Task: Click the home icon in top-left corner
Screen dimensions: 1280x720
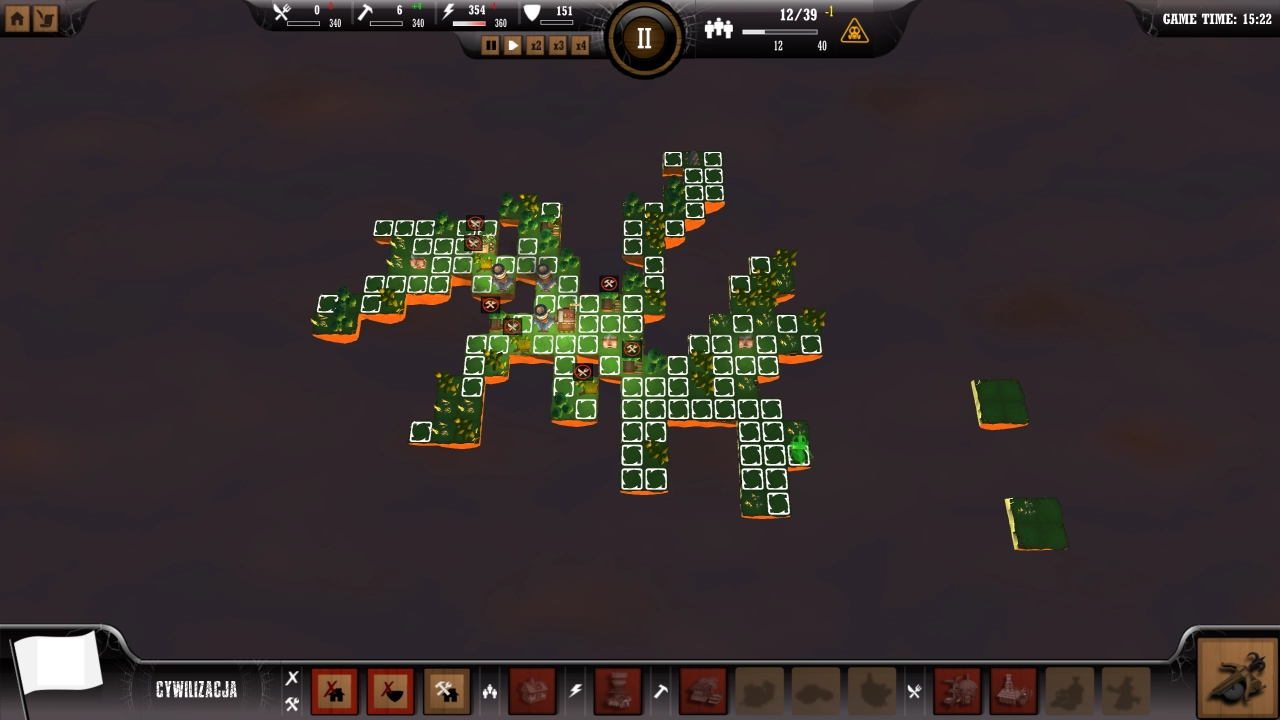Action: point(16,17)
